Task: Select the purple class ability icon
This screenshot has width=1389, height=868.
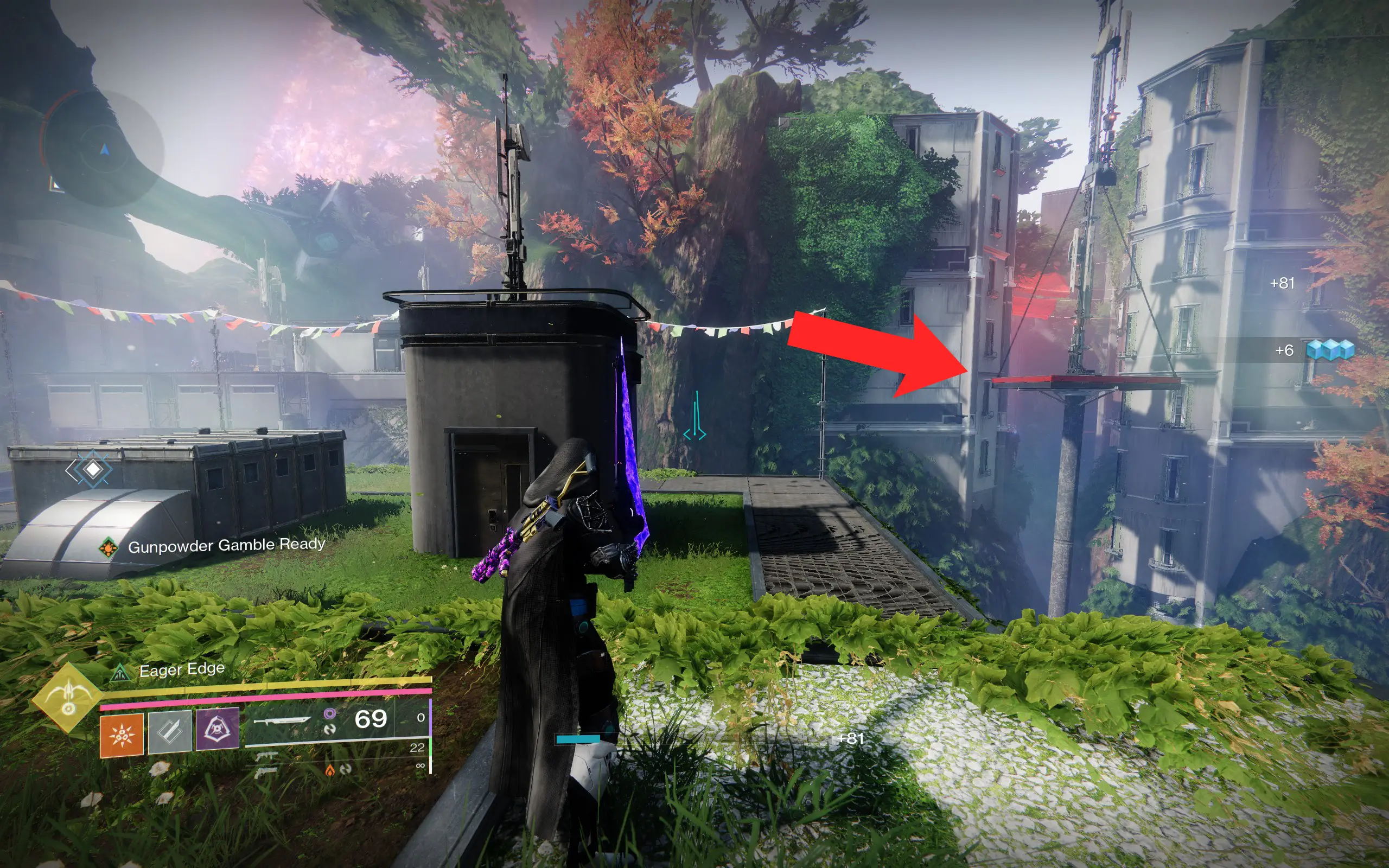Action: pyautogui.click(x=217, y=730)
